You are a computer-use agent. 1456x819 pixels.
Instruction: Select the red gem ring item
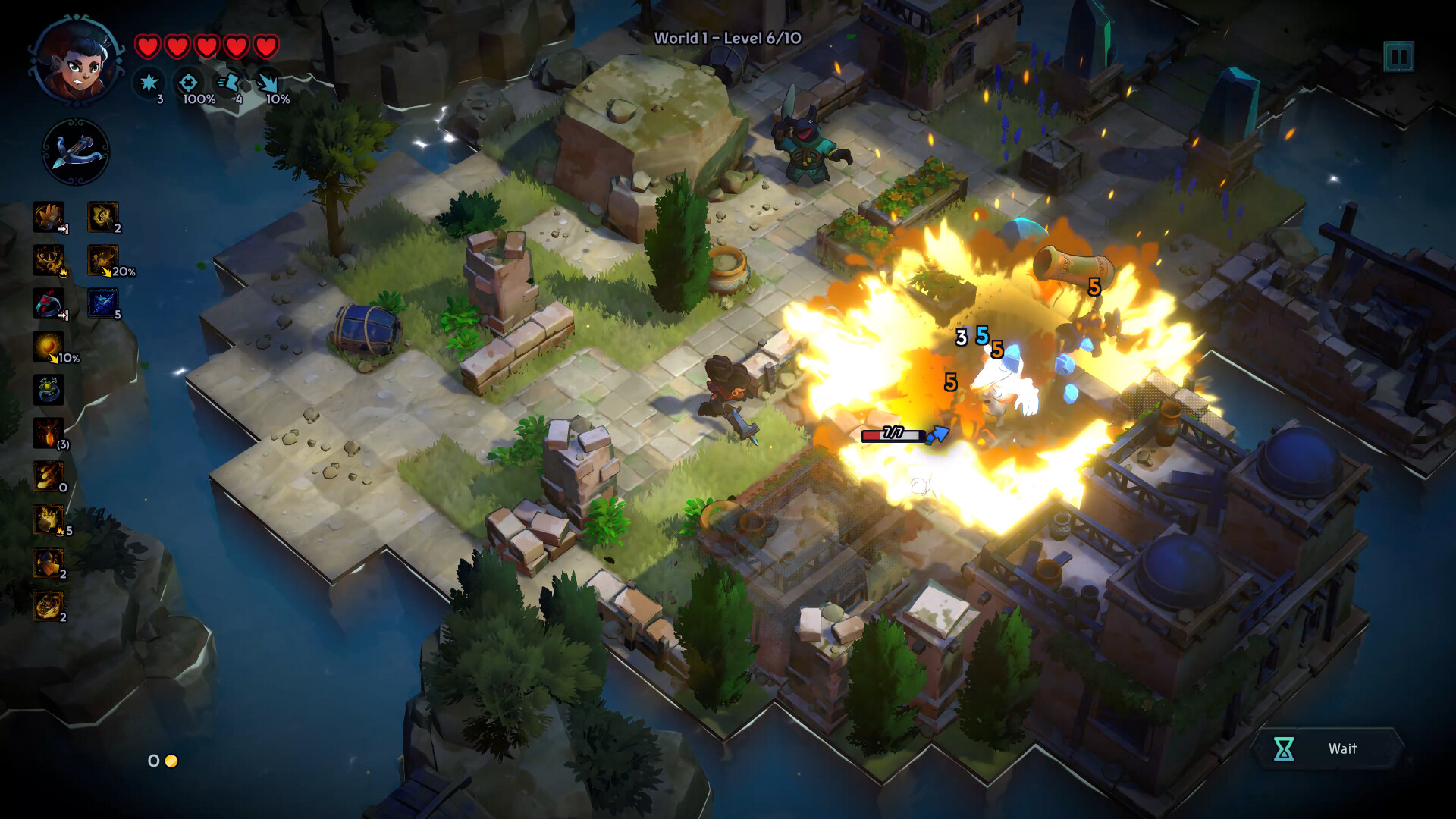pos(49,304)
